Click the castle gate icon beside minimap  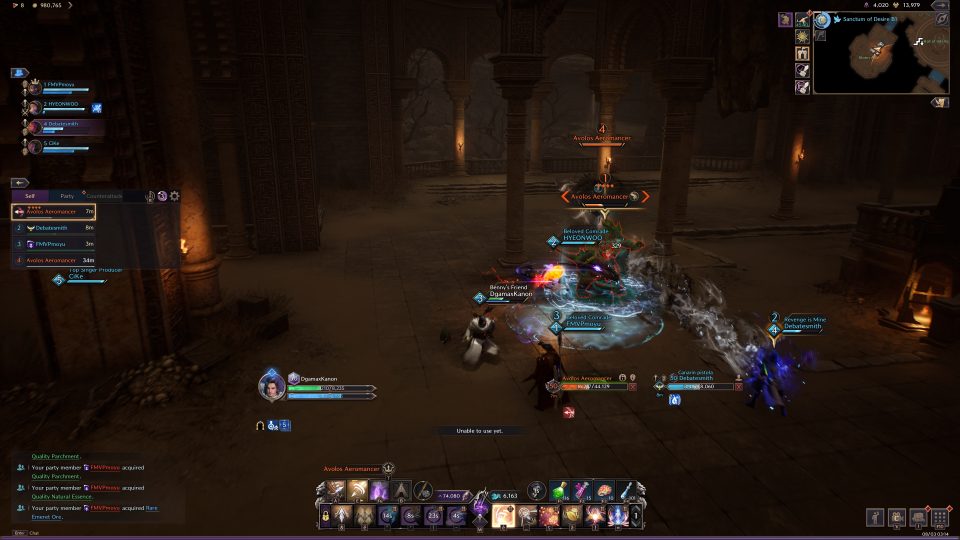click(x=801, y=53)
